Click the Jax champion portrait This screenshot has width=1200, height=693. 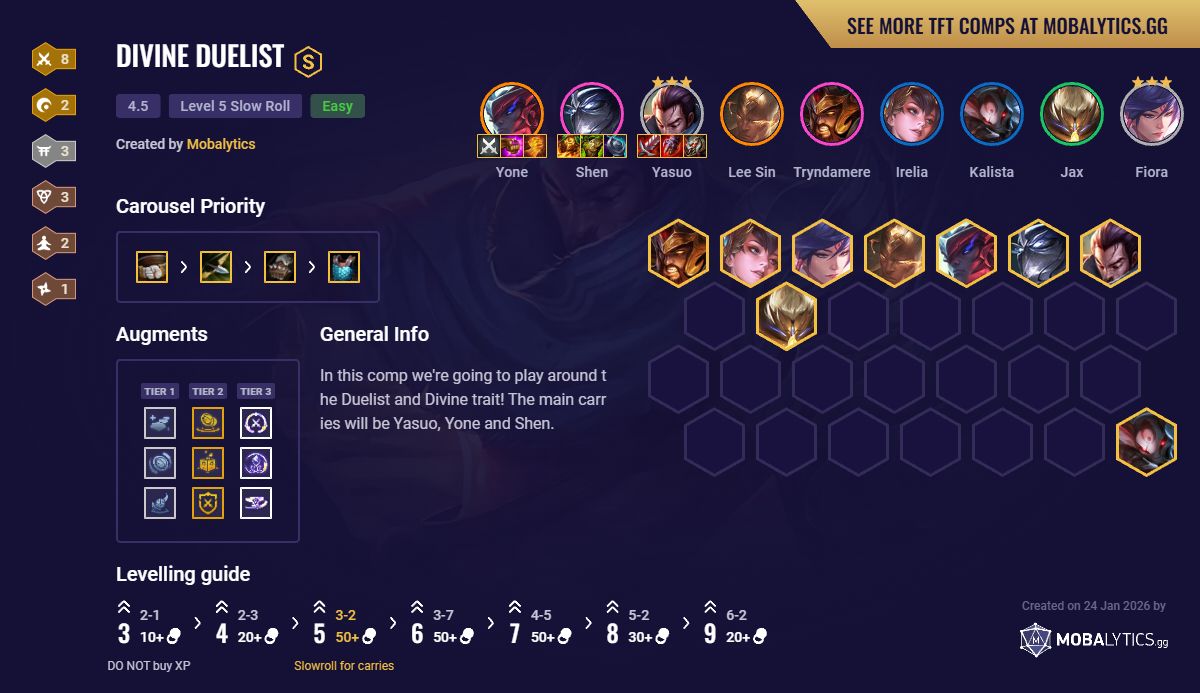click(1072, 113)
